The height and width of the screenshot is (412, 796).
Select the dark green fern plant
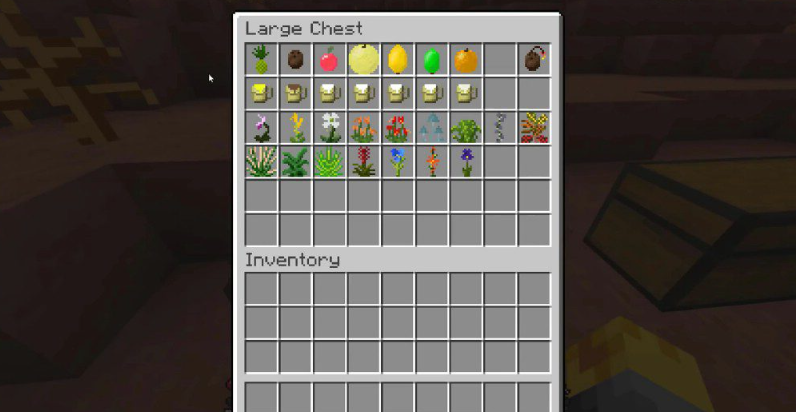(x=295, y=162)
